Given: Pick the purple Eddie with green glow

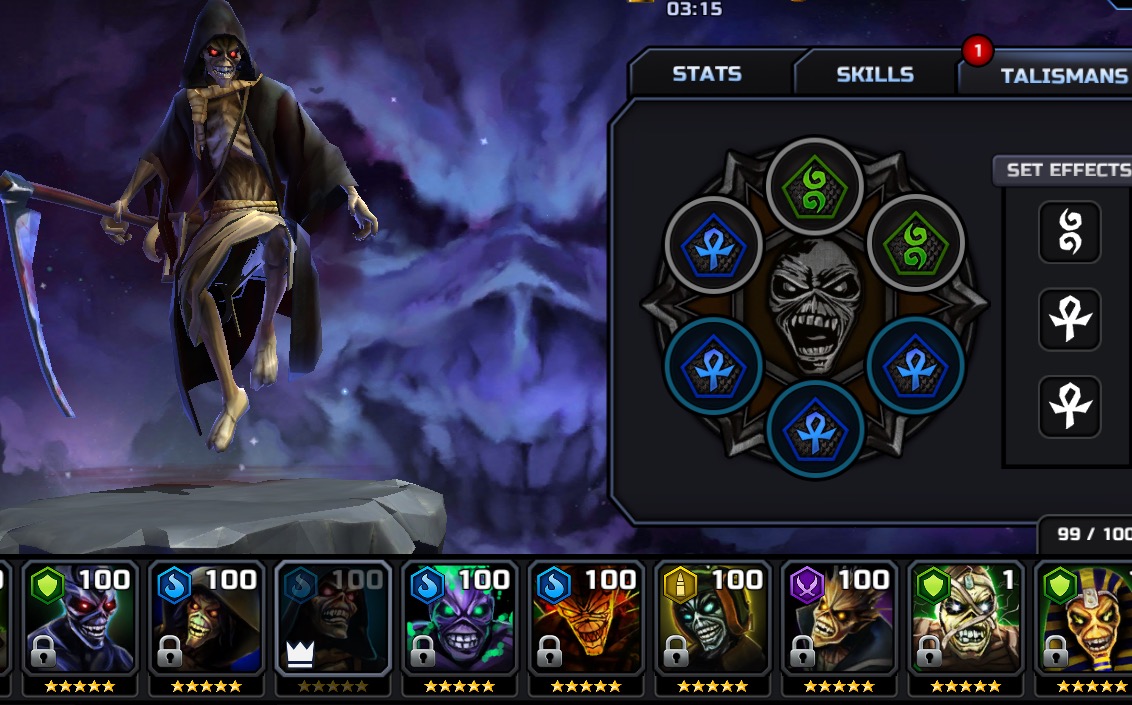Looking at the screenshot, I should tap(460, 621).
